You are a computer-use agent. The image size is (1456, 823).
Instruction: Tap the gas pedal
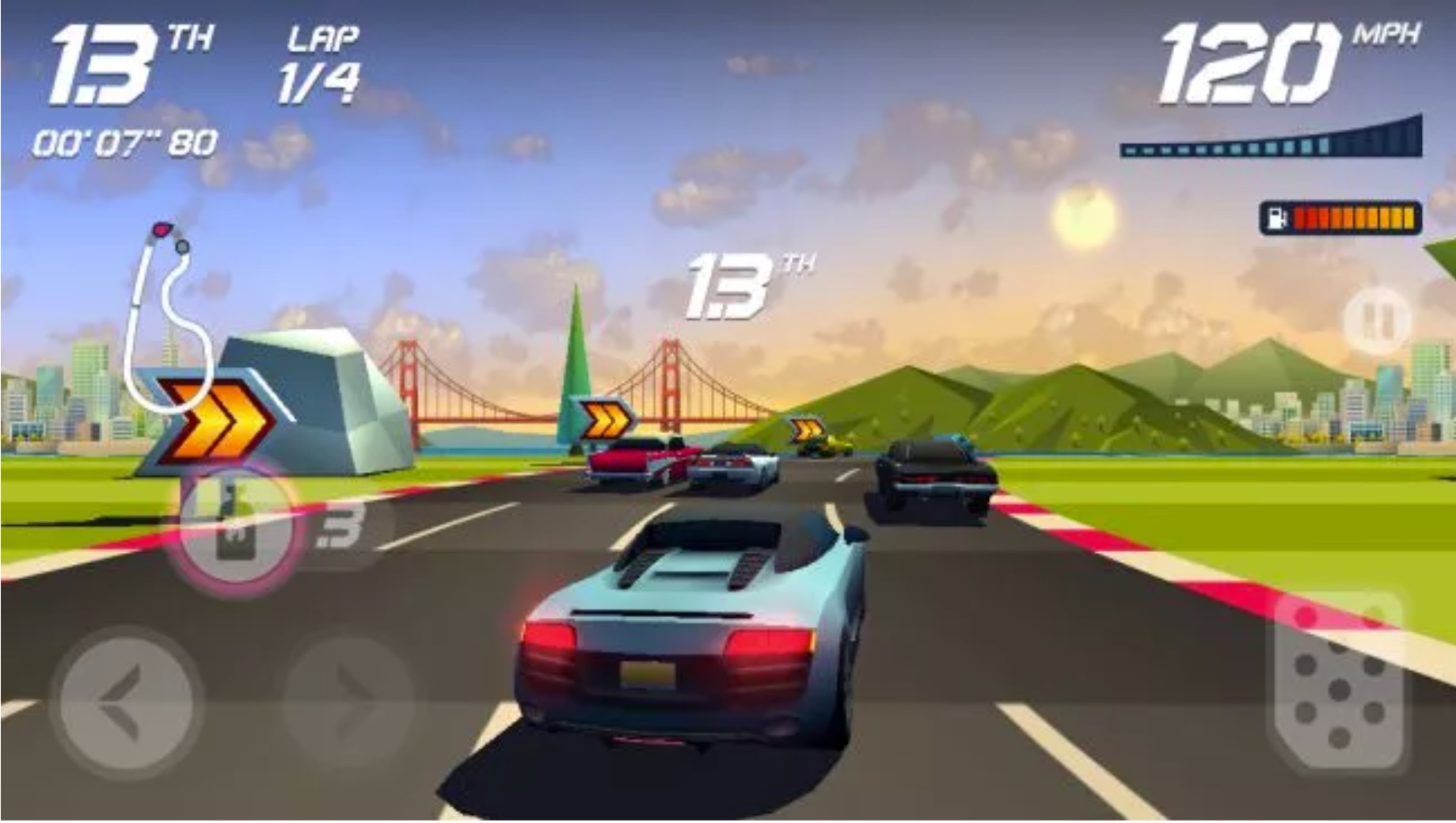pyautogui.click(x=1338, y=683)
